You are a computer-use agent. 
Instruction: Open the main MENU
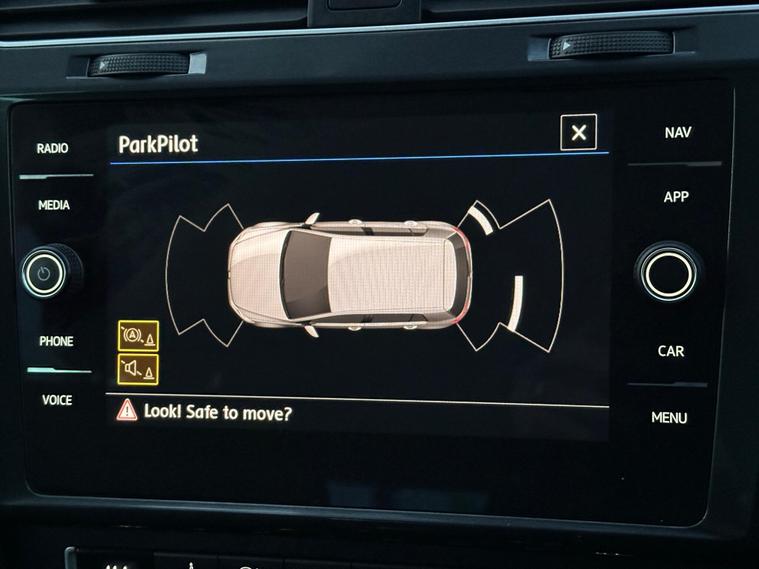click(x=669, y=417)
